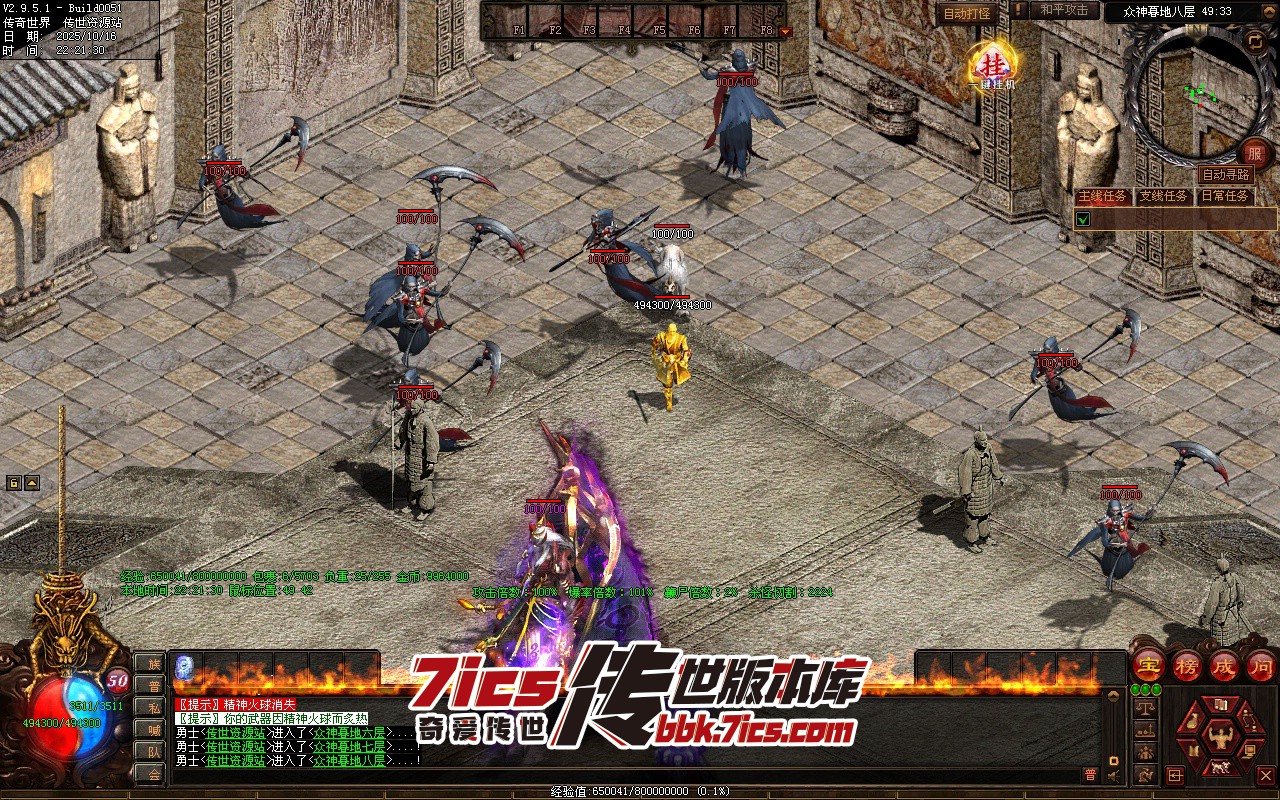
Task: Close the game with the X button
Action: [x=1265, y=775]
